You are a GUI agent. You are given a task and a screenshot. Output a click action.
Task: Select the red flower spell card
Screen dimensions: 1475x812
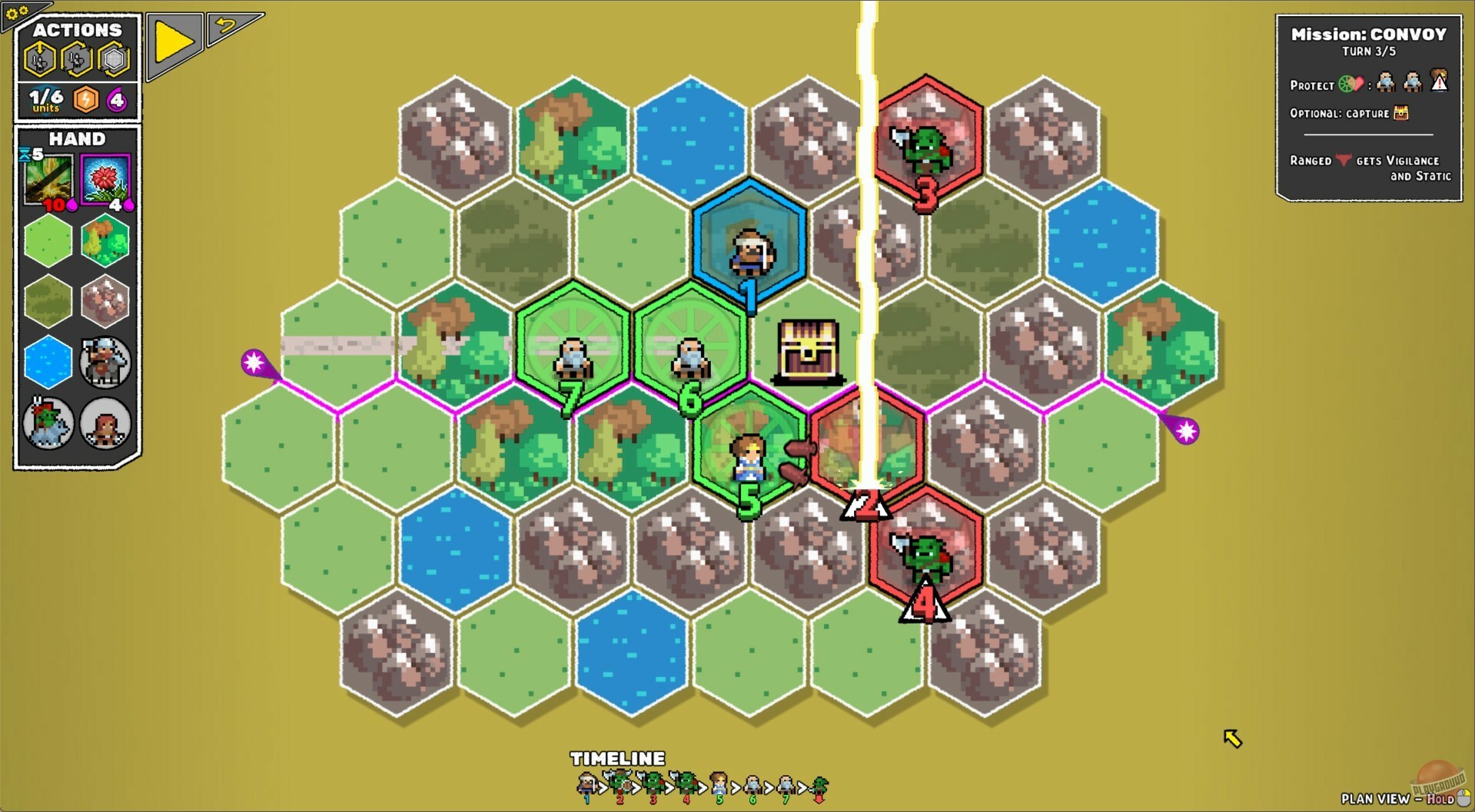click(105, 178)
